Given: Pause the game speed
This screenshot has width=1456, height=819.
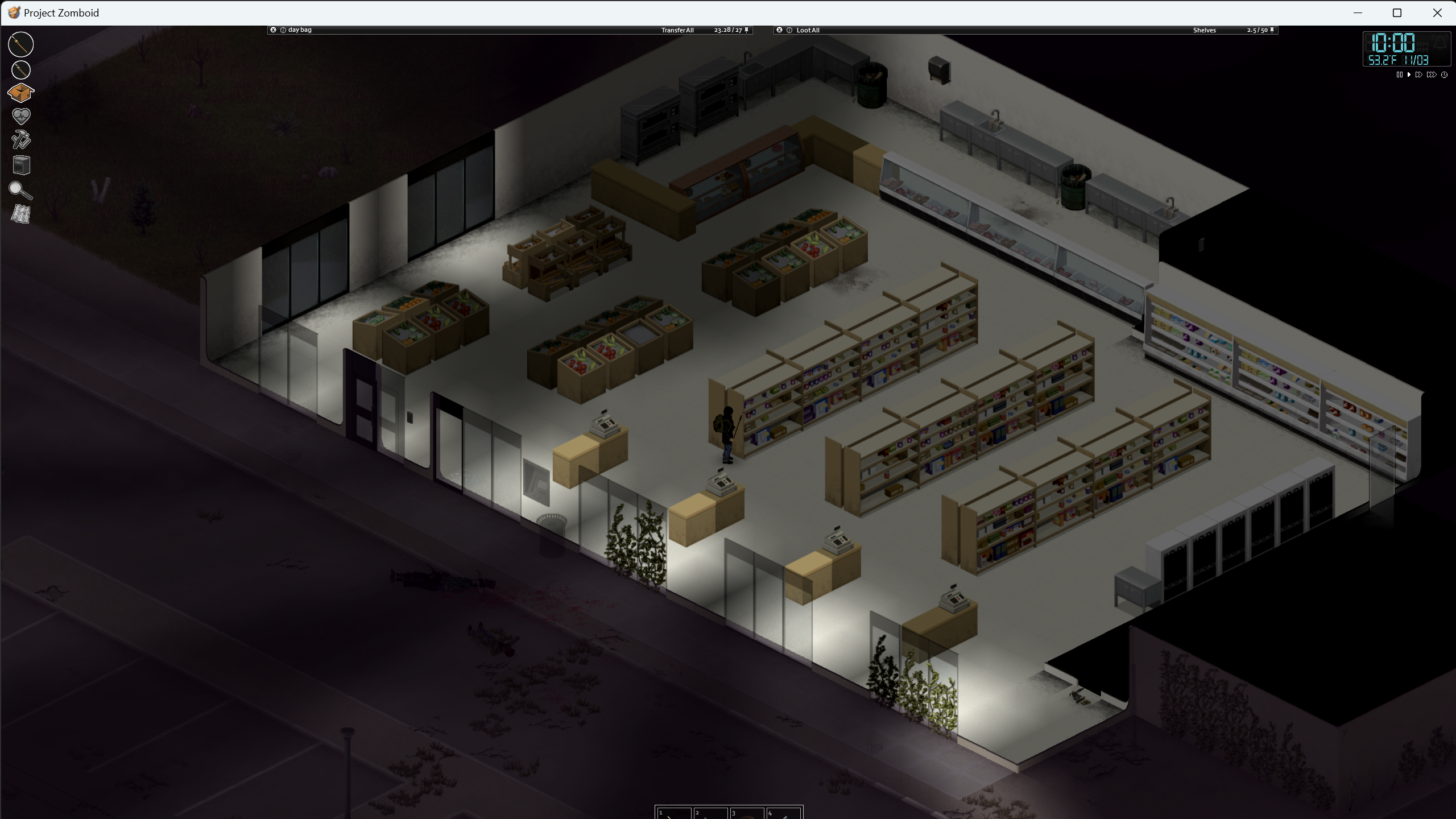Looking at the screenshot, I should point(1399,75).
